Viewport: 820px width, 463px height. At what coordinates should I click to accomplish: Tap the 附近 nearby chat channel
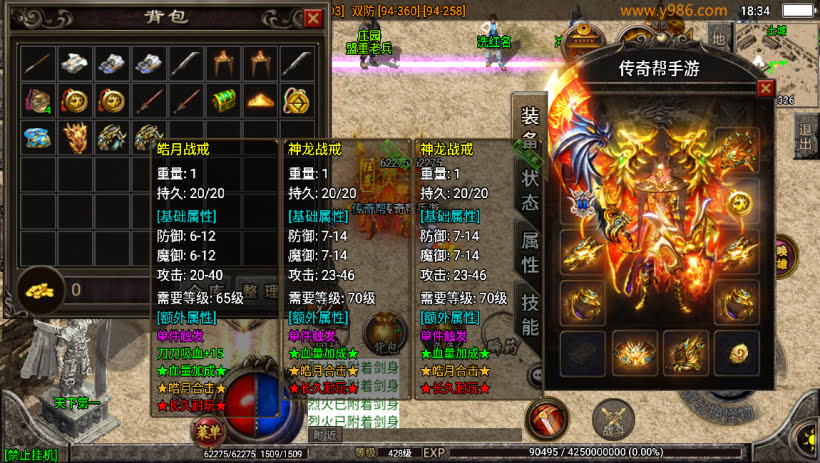pyautogui.click(x=325, y=435)
